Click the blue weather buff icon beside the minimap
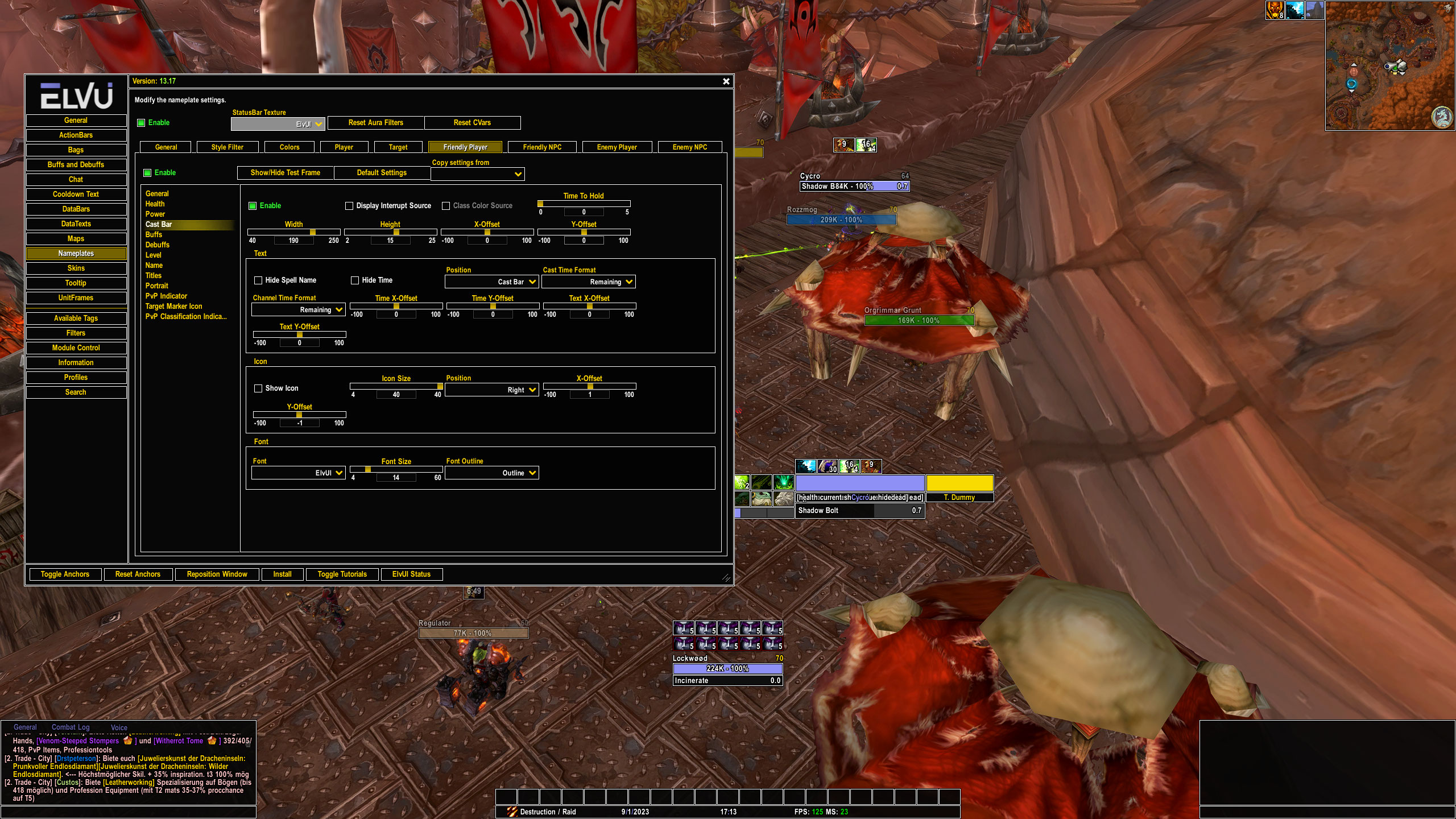Image resolution: width=1456 pixels, height=819 pixels. (1295, 10)
